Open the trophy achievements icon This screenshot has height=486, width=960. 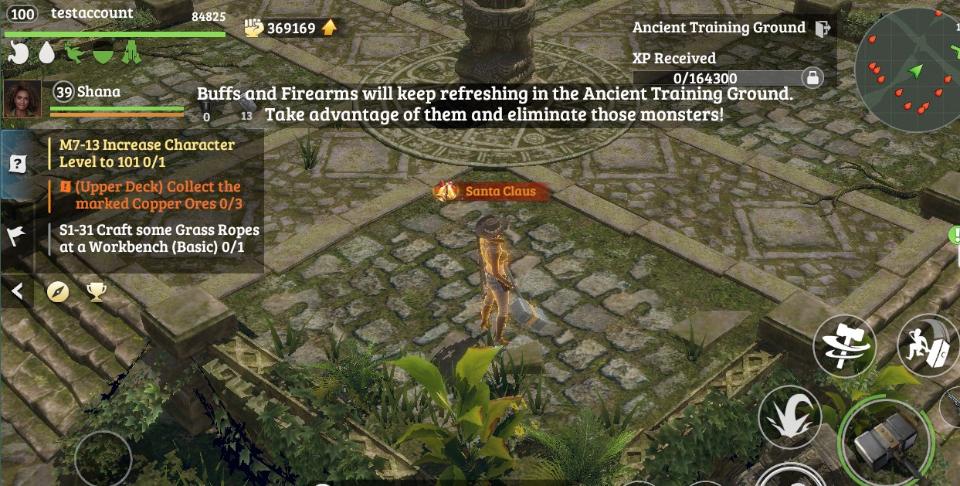[96, 291]
